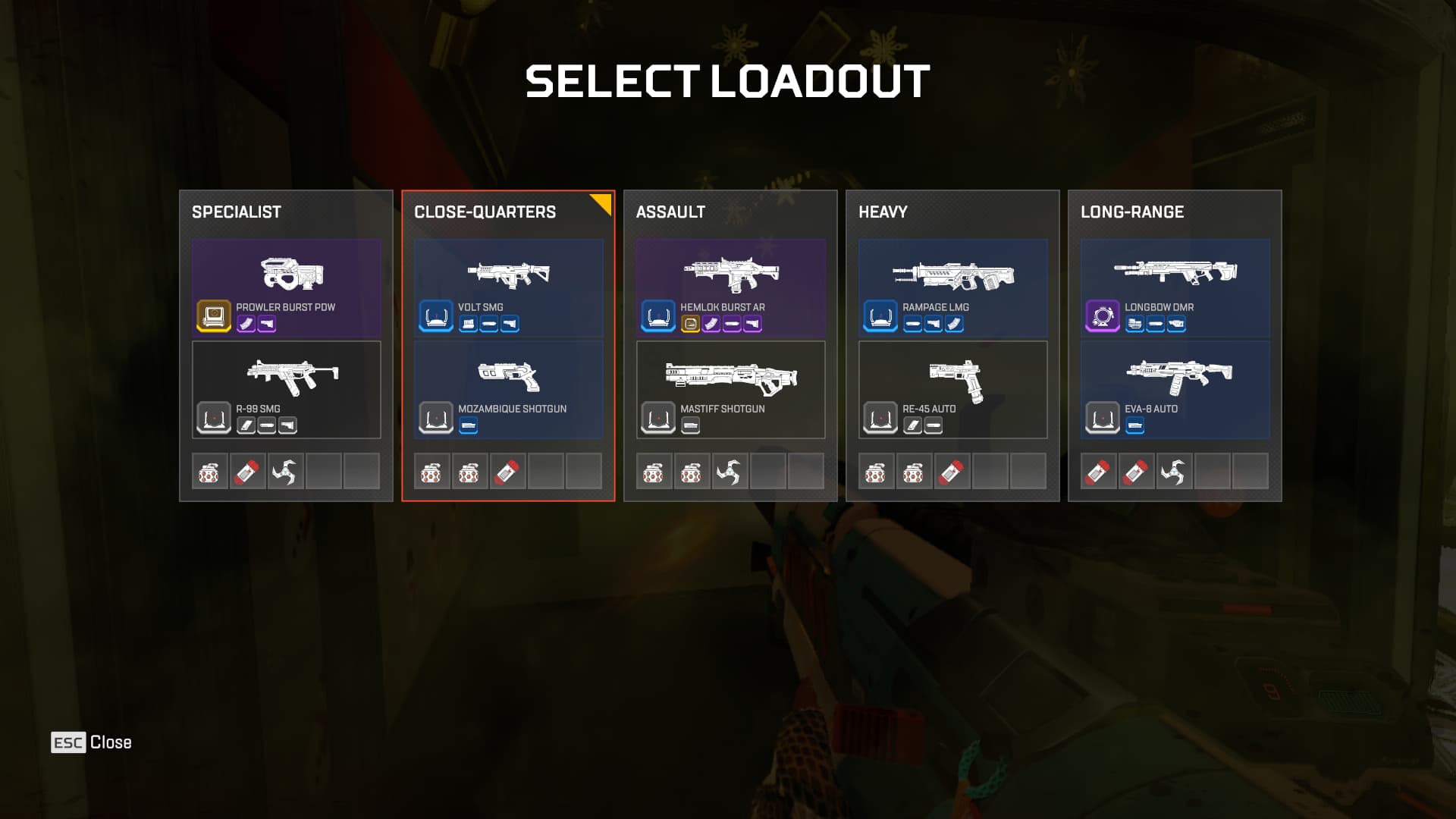Click the optic attachment icon on the Prowler

coord(212,315)
